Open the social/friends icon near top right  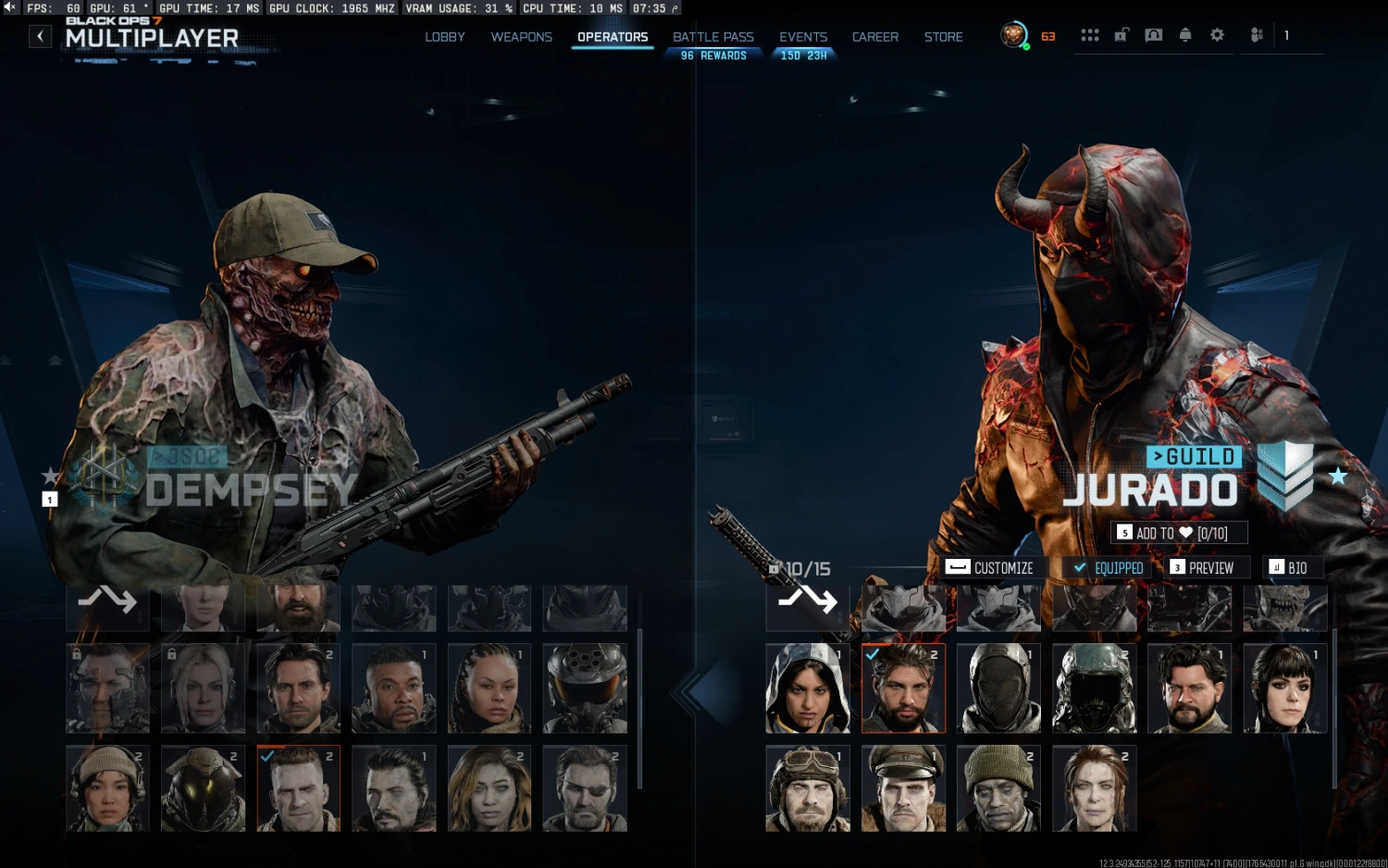1256,34
